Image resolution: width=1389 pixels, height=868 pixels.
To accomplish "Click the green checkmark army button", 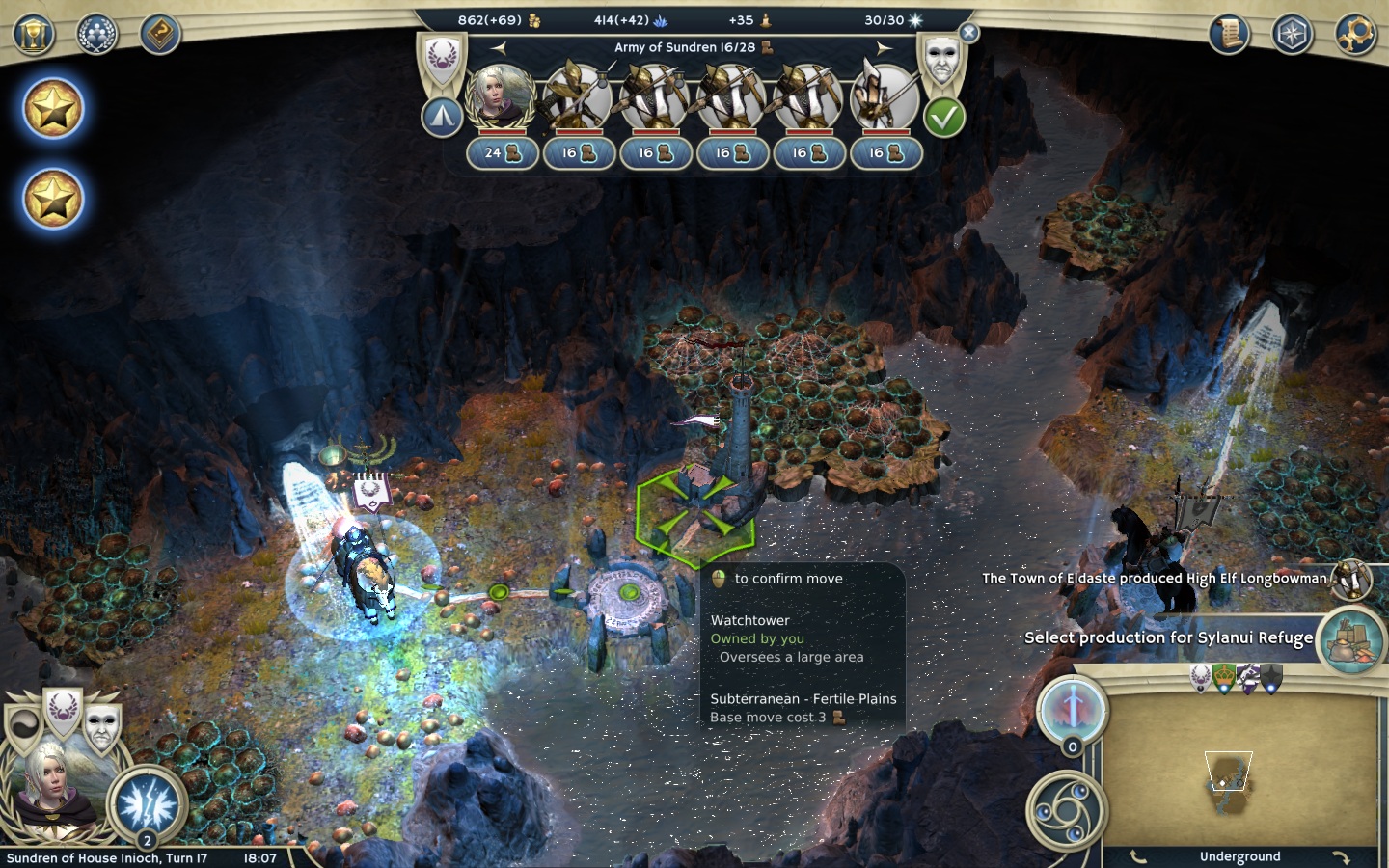I will pyautogui.click(x=943, y=118).
